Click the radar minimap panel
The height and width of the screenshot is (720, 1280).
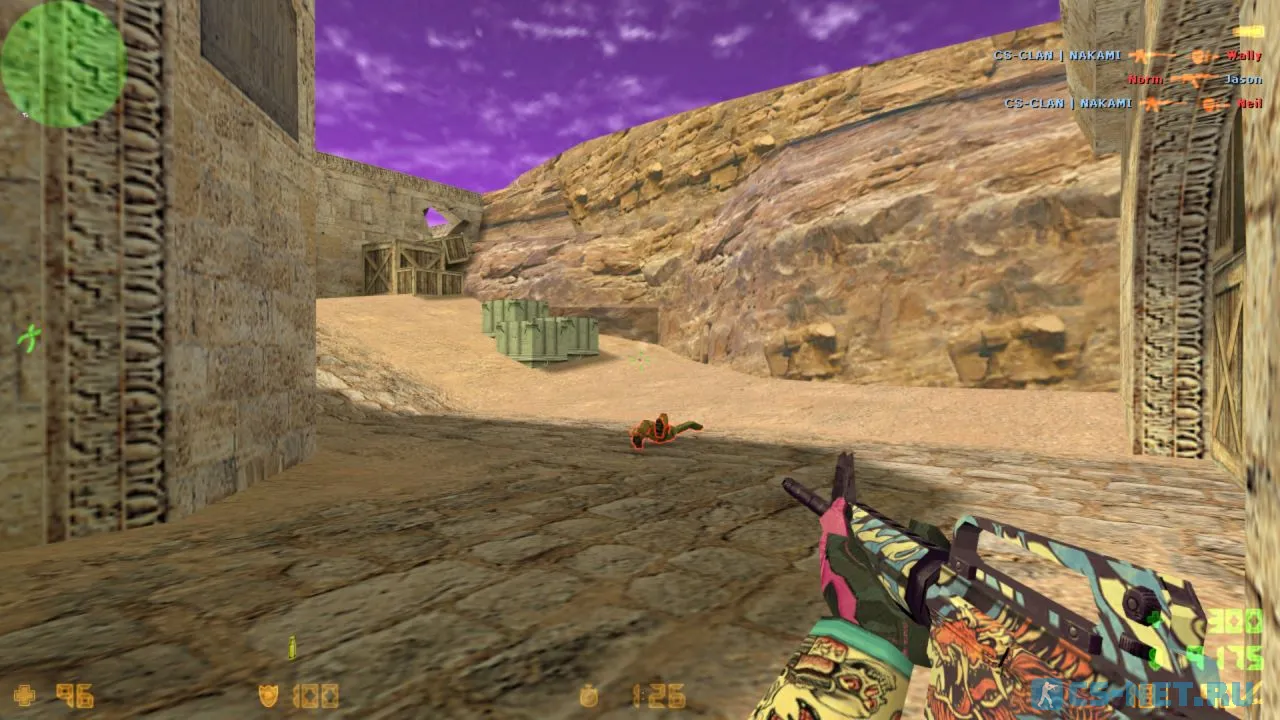tap(62, 60)
